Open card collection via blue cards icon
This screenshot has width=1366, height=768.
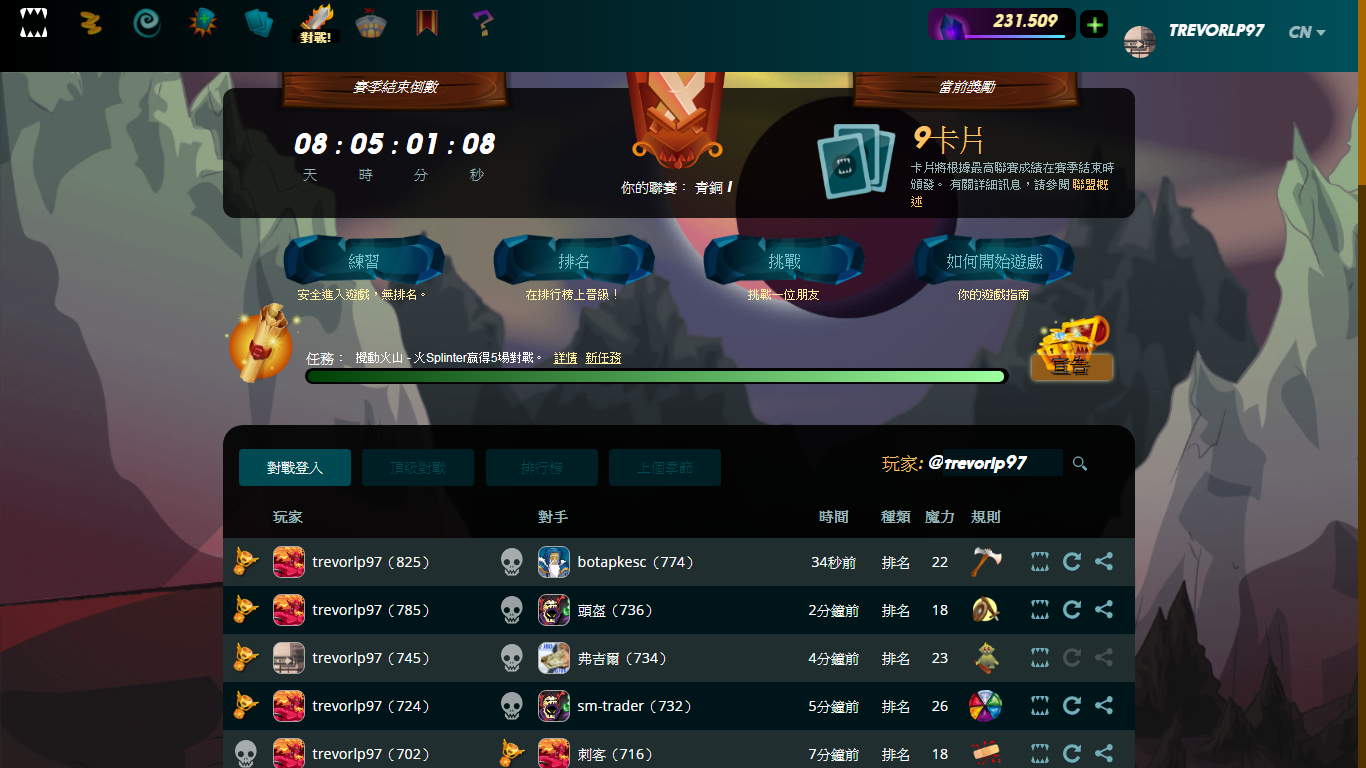tap(259, 24)
